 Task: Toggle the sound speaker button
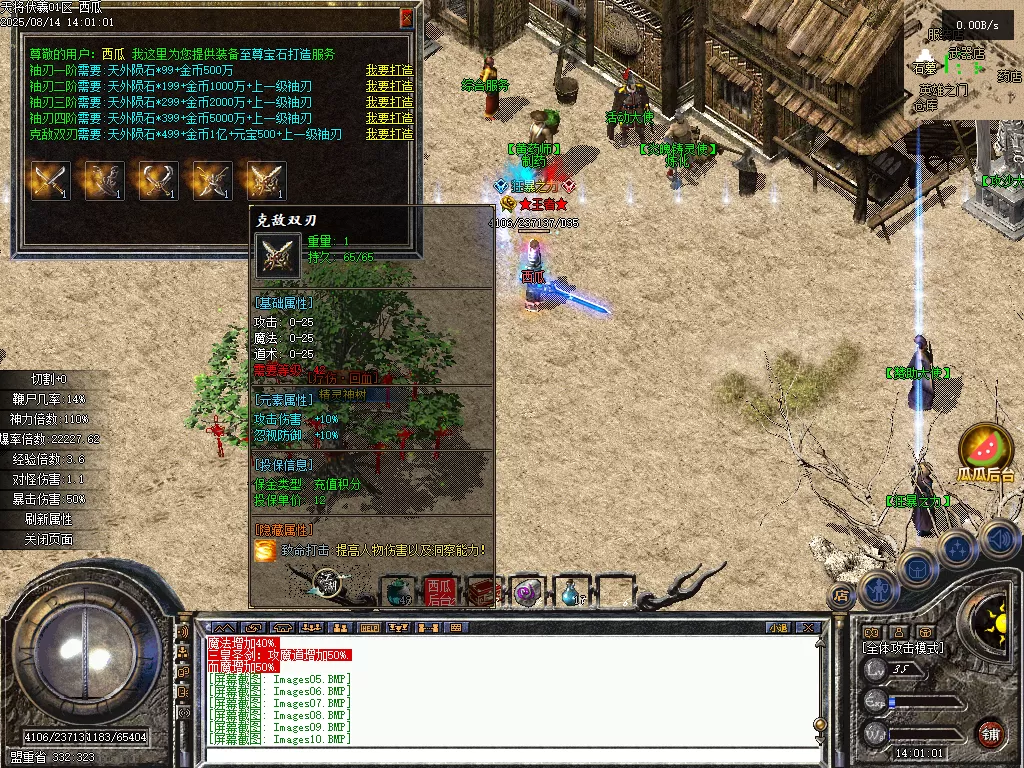click(999, 540)
